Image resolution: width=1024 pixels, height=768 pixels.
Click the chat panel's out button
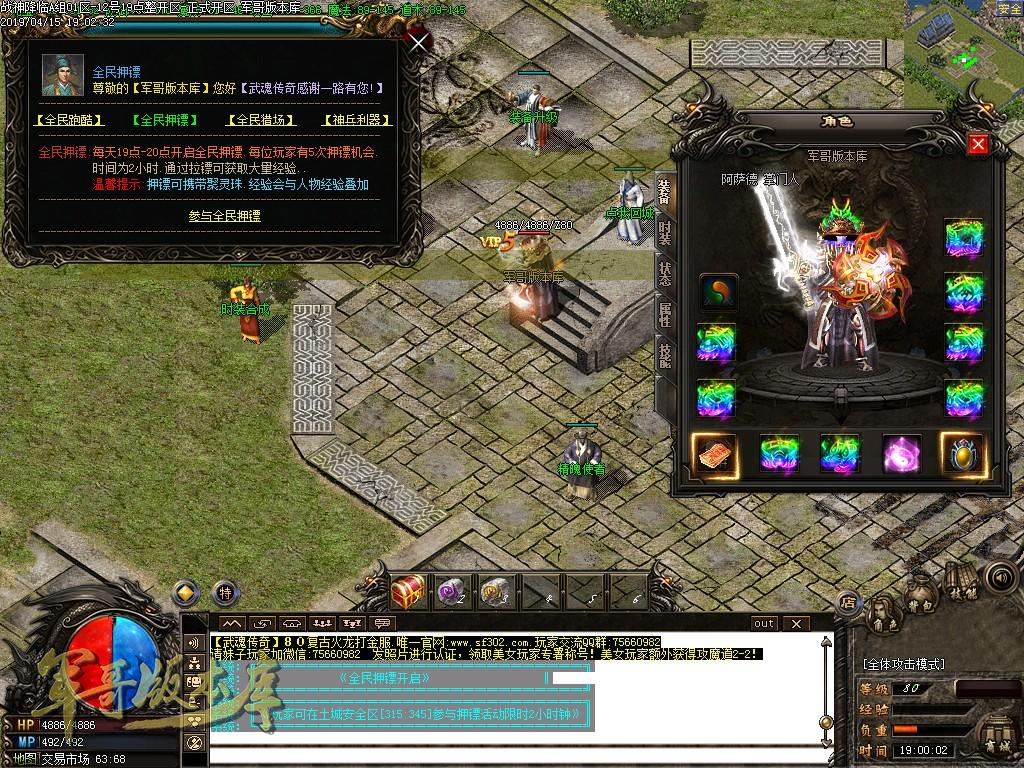764,623
